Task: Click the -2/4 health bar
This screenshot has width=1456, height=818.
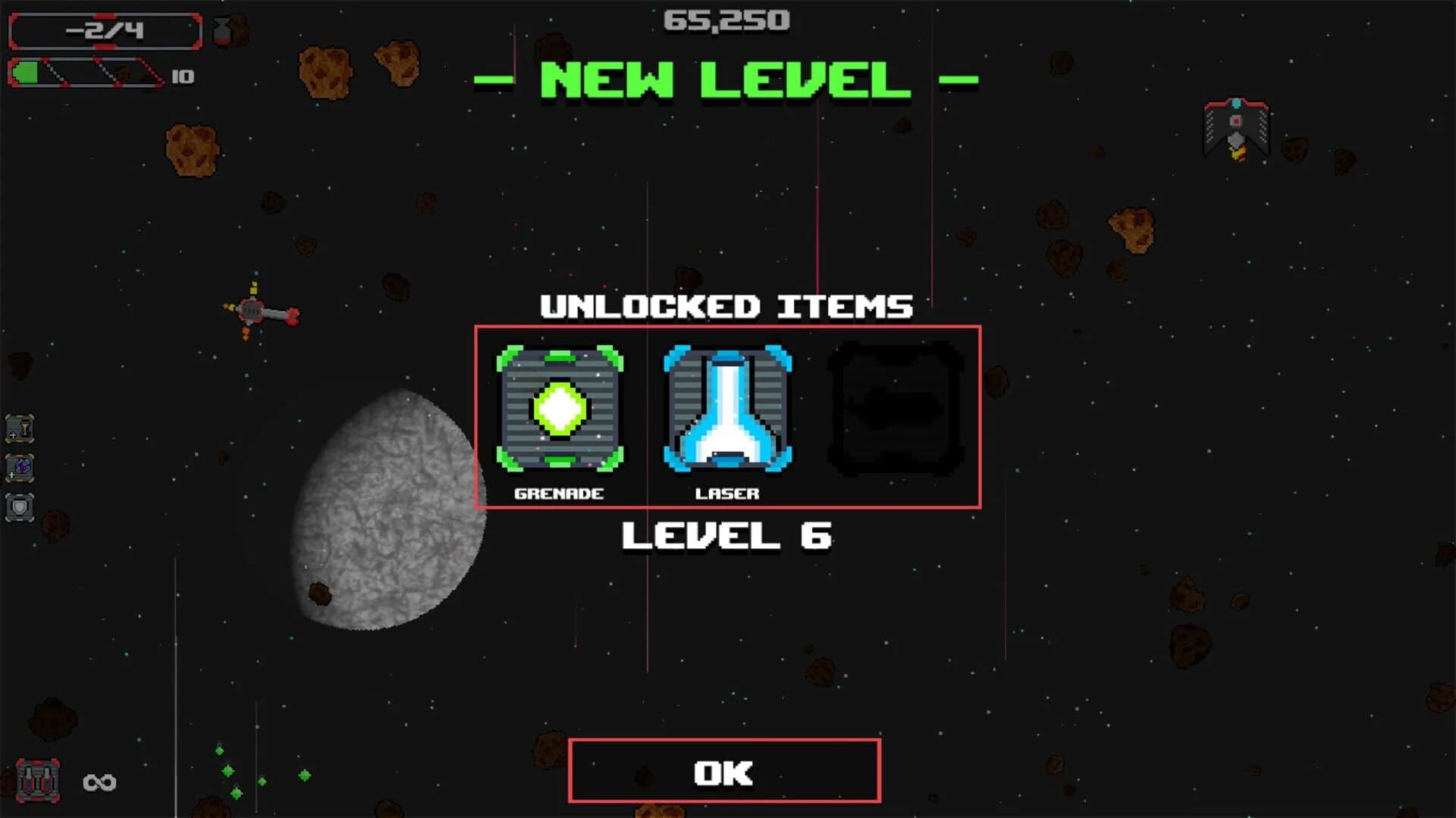Action: coord(106,31)
